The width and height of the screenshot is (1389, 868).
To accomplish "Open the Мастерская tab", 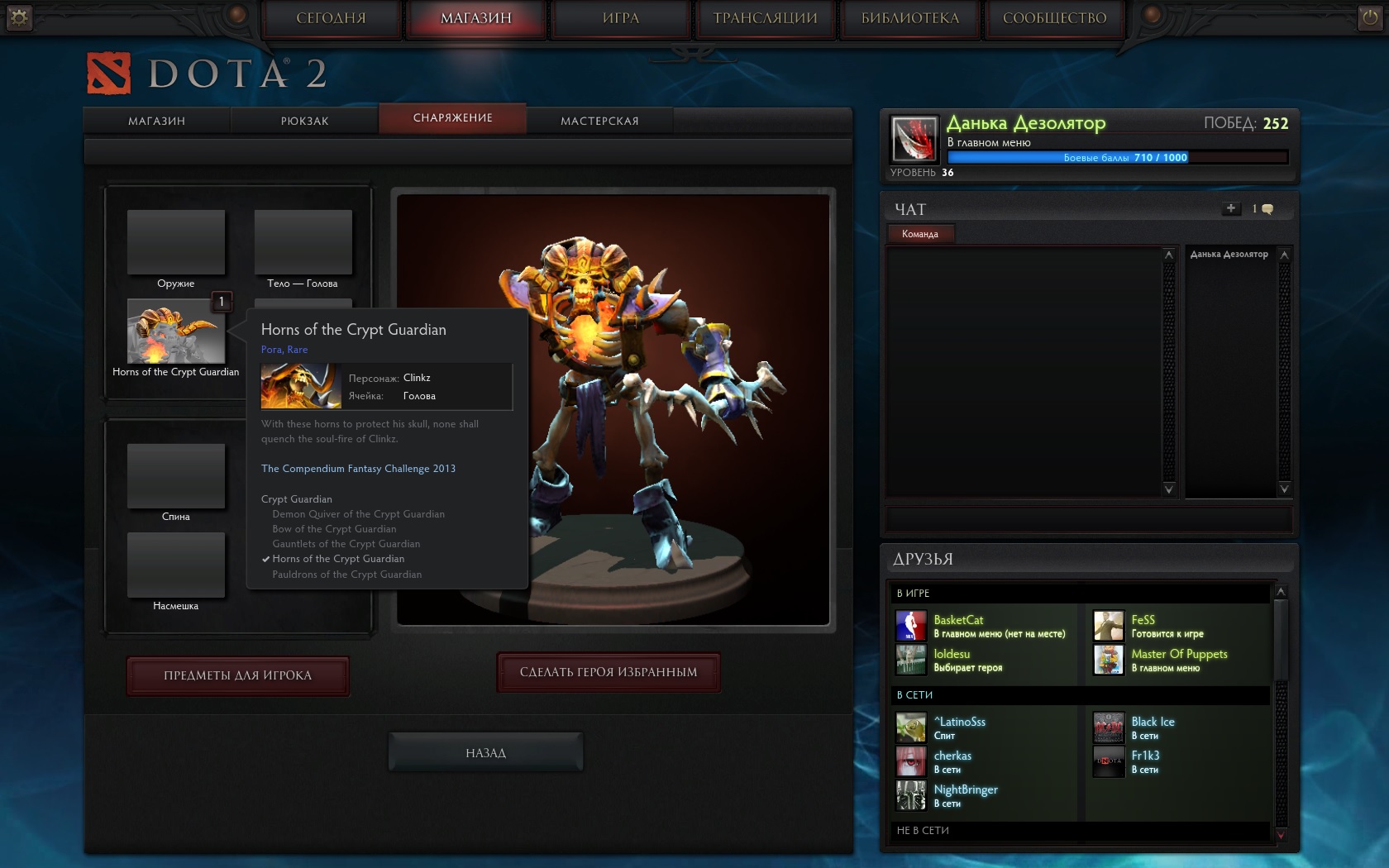I will tap(599, 121).
